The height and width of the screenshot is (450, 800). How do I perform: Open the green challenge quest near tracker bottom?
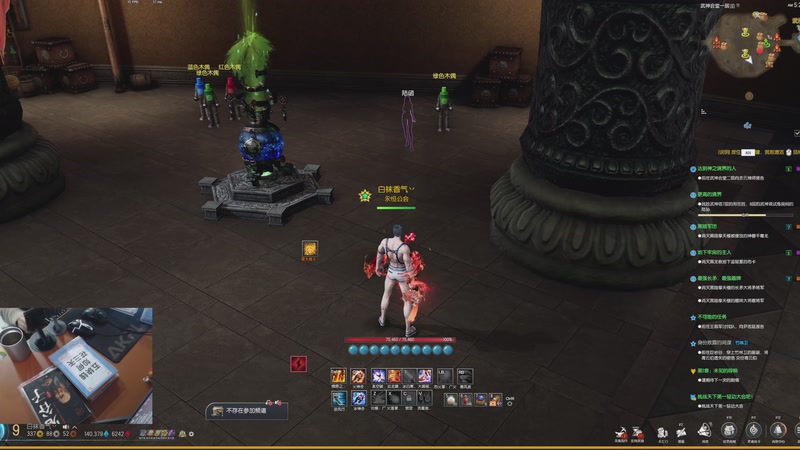(730, 397)
